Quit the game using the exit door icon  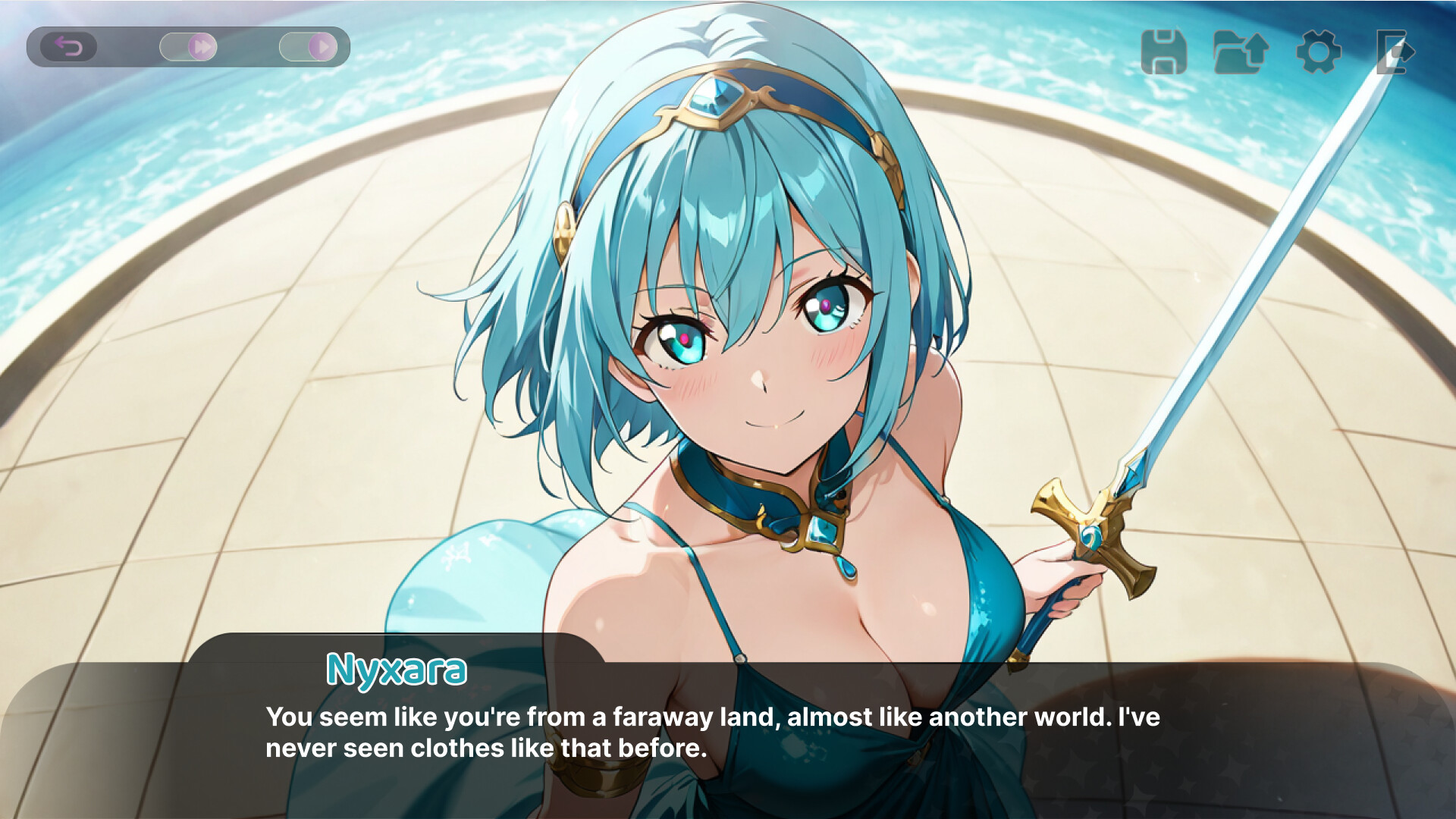coord(1394,50)
